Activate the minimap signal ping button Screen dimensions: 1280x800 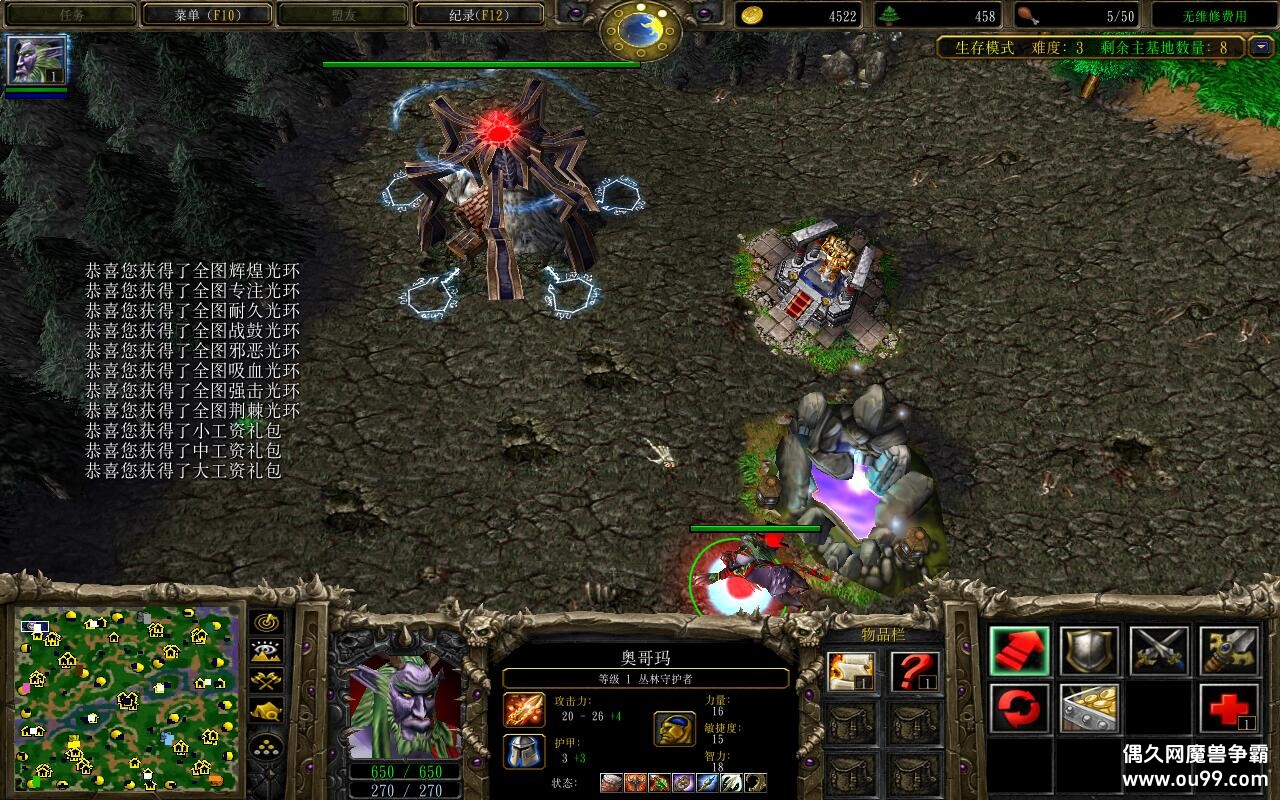(266, 622)
